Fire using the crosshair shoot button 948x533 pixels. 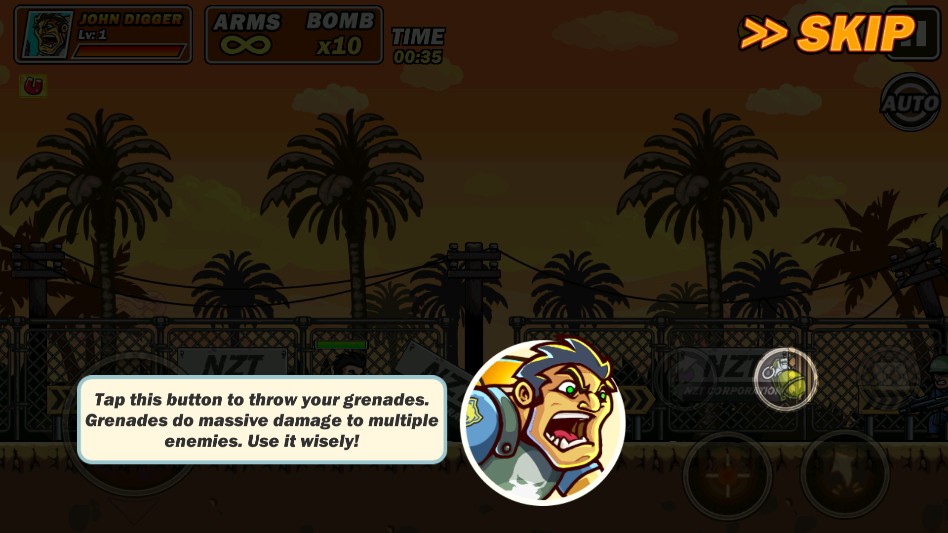(x=727, y=475)
